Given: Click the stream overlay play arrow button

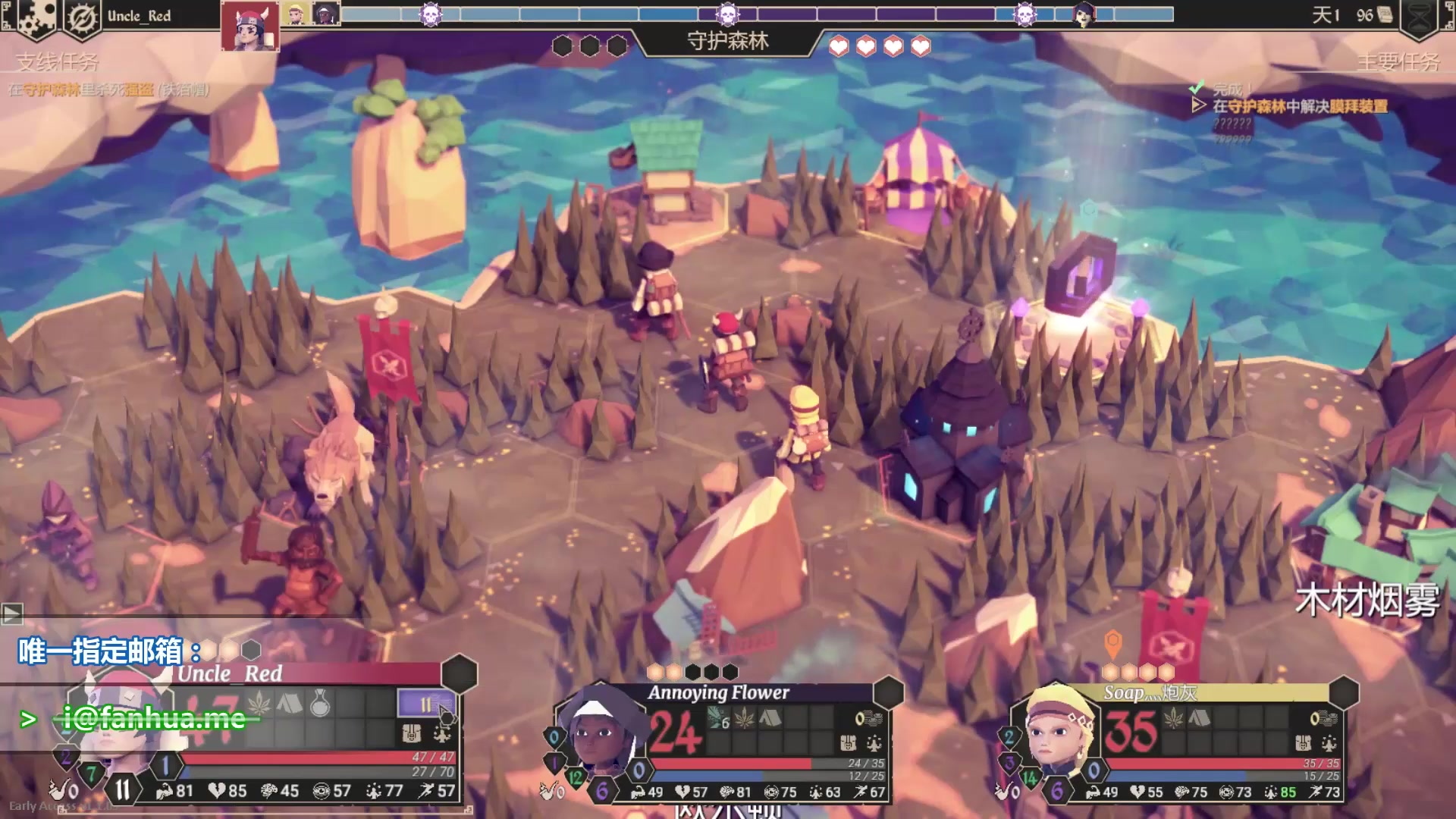Looking at the screenshot, I should 11,613.
